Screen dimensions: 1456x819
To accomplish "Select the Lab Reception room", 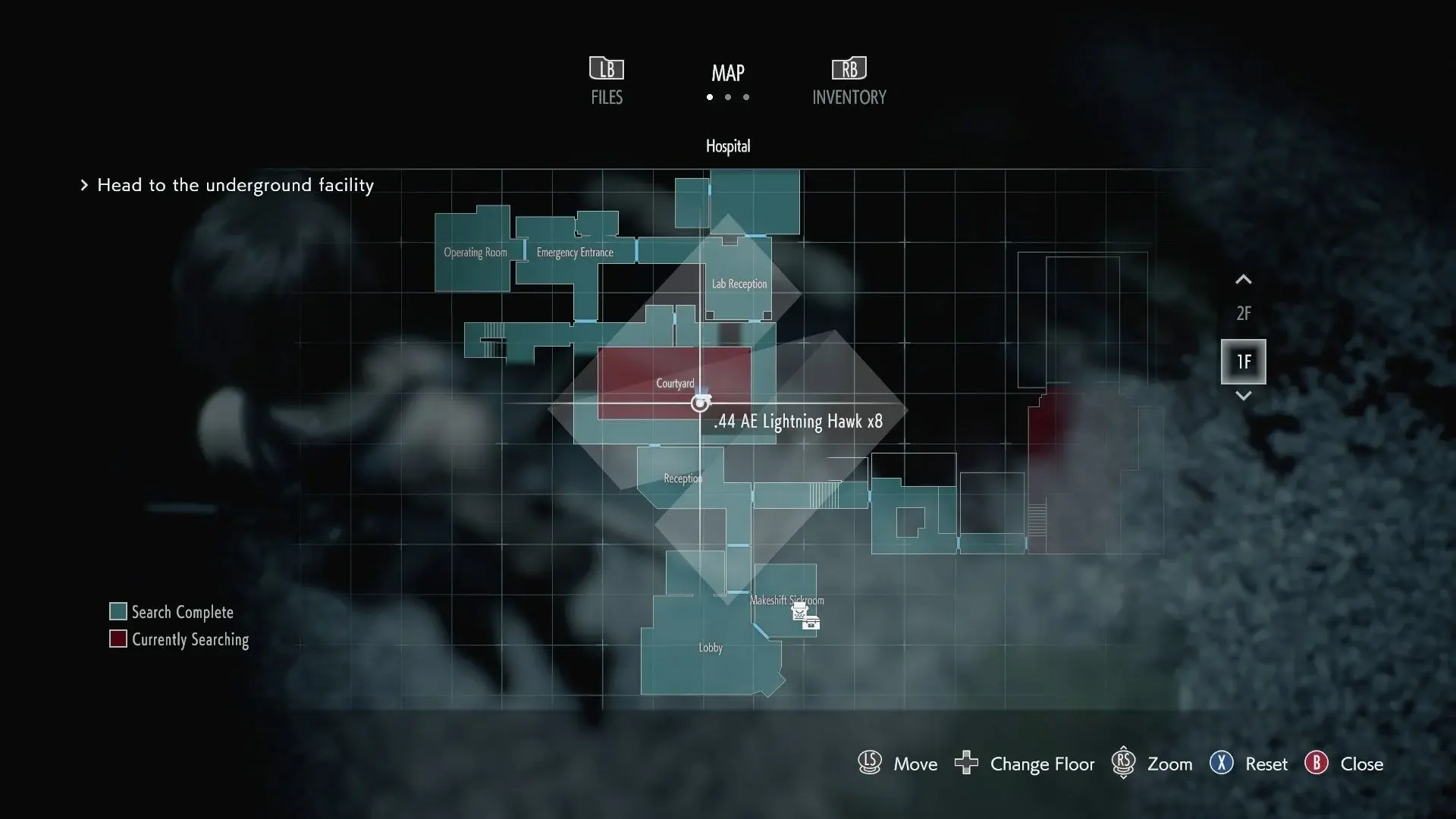I will pos(739,284).
